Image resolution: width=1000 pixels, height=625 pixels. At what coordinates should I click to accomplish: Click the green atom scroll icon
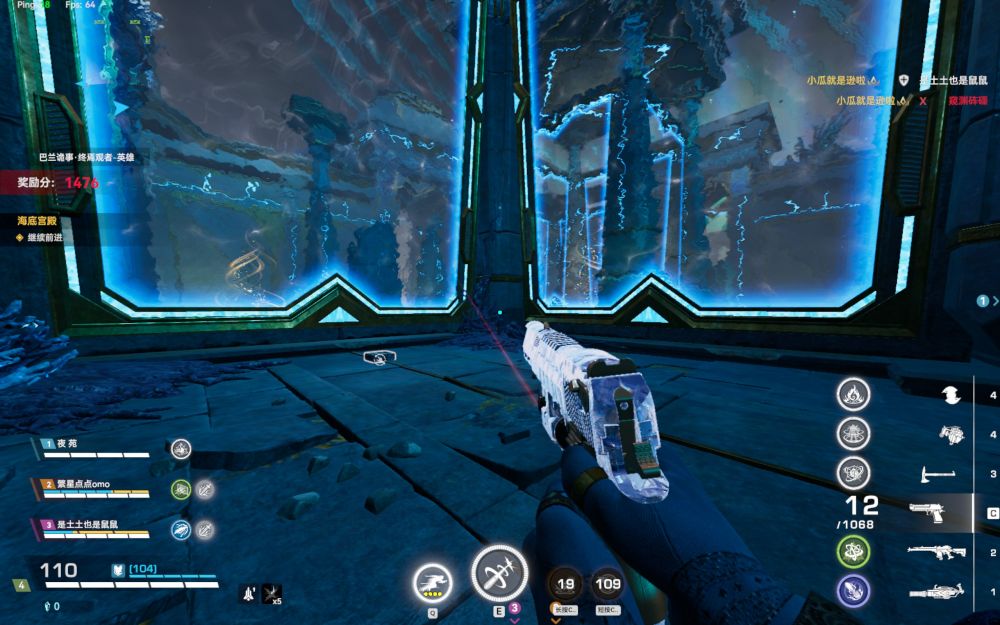click(x=853, y=551)
